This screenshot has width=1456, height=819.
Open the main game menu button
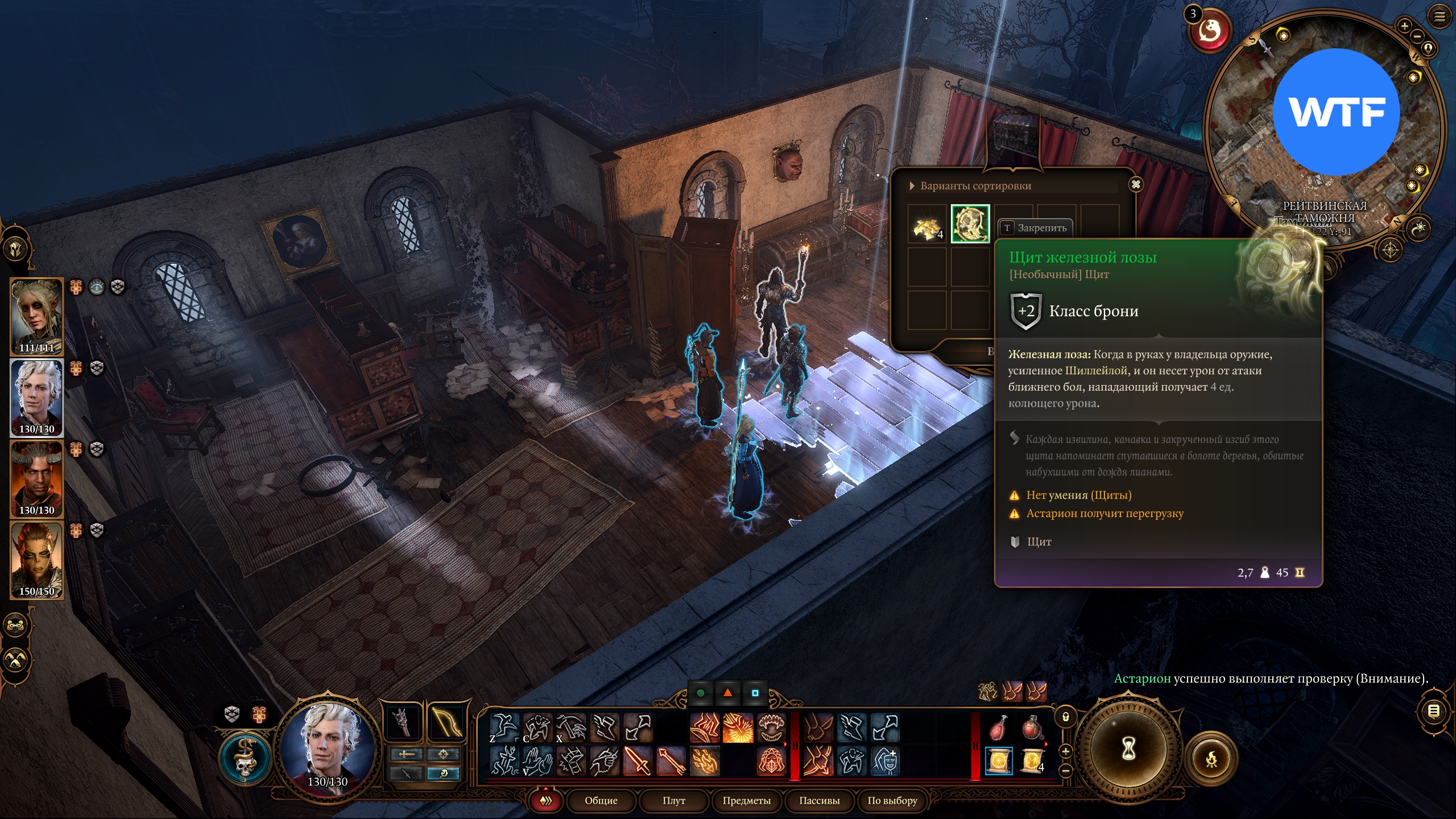[1440, 16]
